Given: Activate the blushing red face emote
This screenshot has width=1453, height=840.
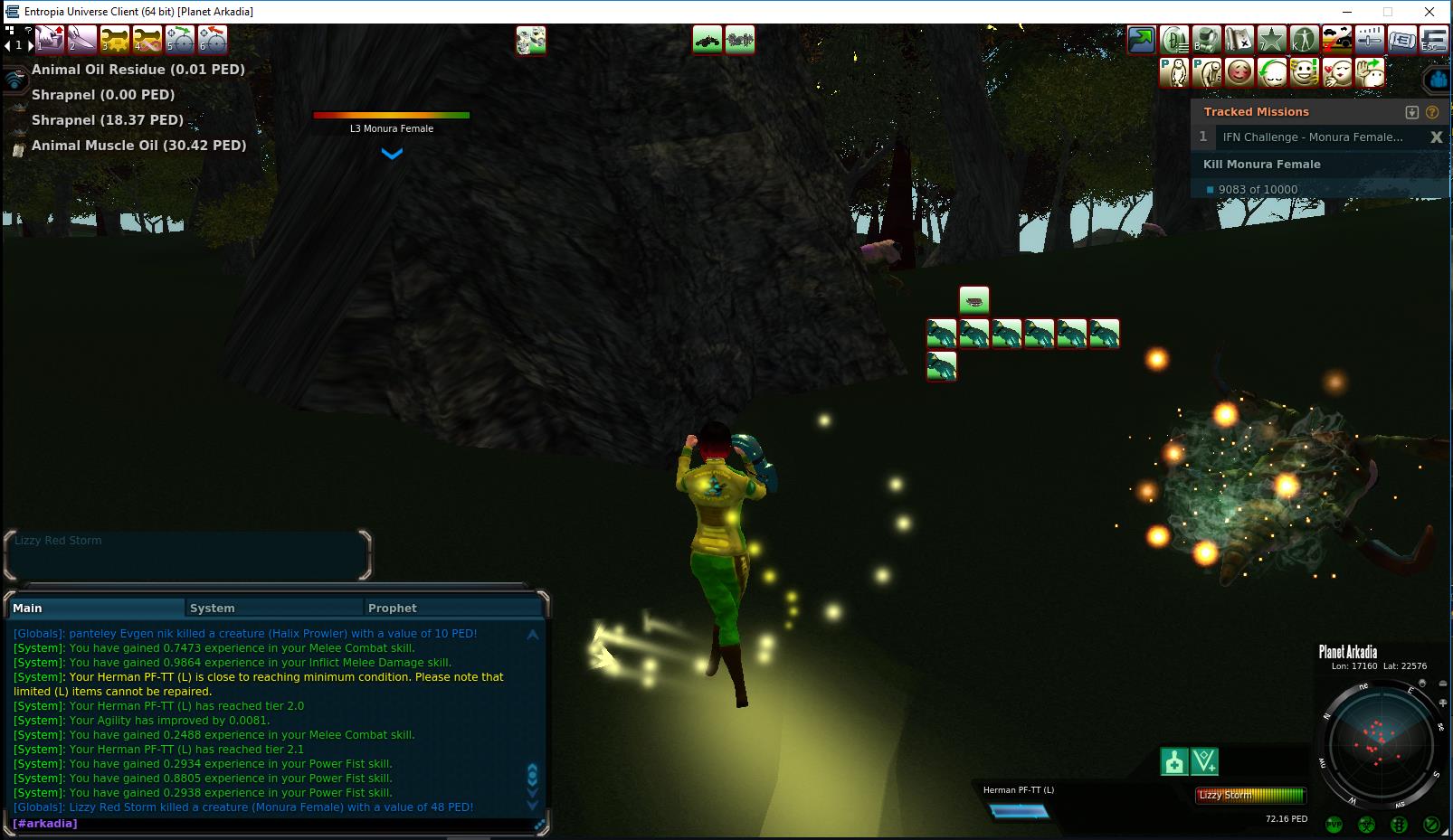Looking at the screenshot, I should pos(1239,72).
